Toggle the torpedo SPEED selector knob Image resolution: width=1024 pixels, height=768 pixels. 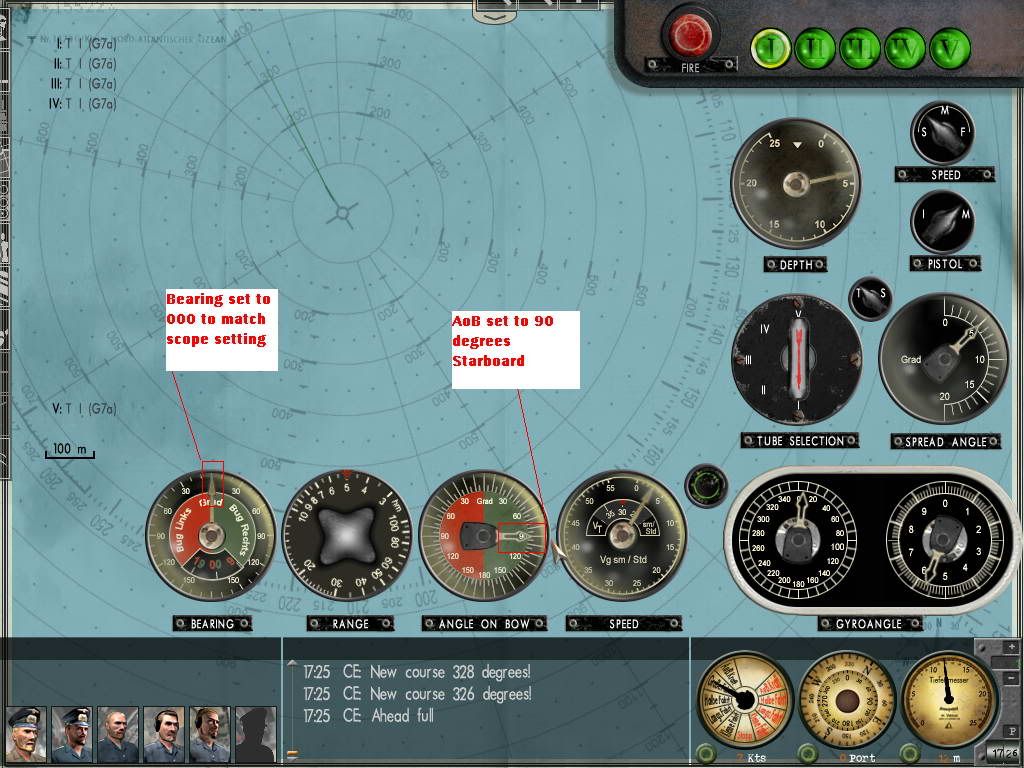point(944,135)
